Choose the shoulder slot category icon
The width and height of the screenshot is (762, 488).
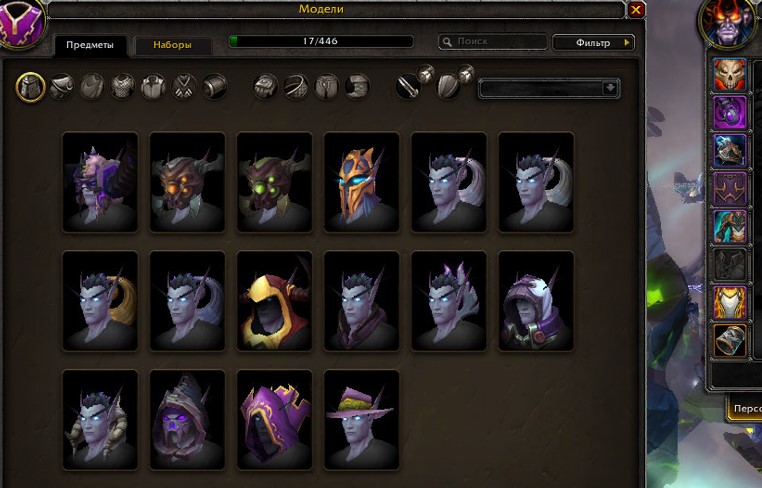pyautogui.click(x=62, y=87)
